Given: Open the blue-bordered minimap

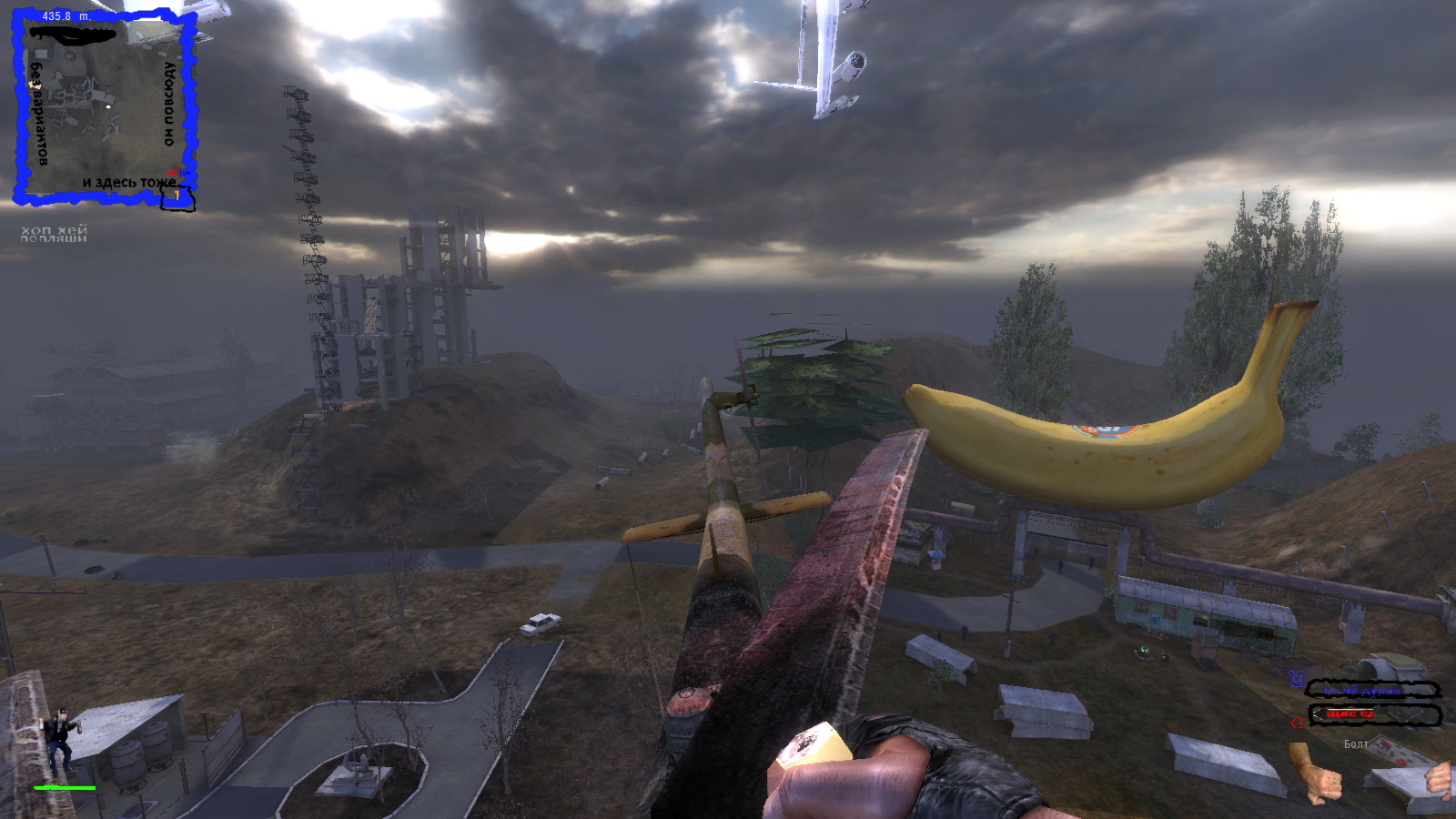Looking at the screenshot, I should [104, 106].
